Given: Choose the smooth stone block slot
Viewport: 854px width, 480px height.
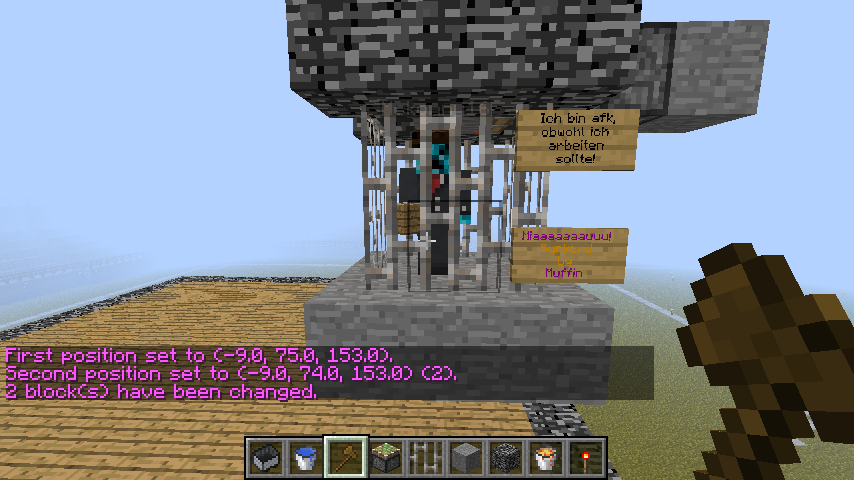Looking at the screenshot, I should (x=467, y=457).
